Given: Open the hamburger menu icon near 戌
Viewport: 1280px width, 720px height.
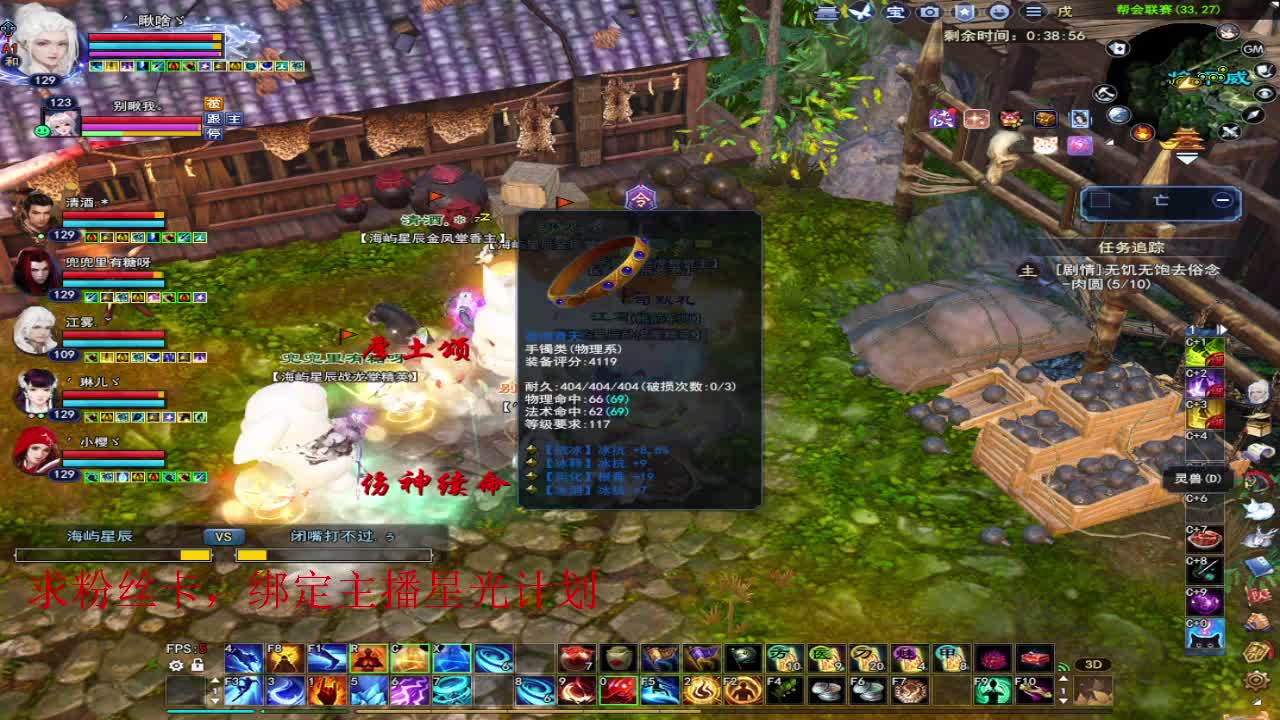Looking at the screenshot, I should 1034,13.
